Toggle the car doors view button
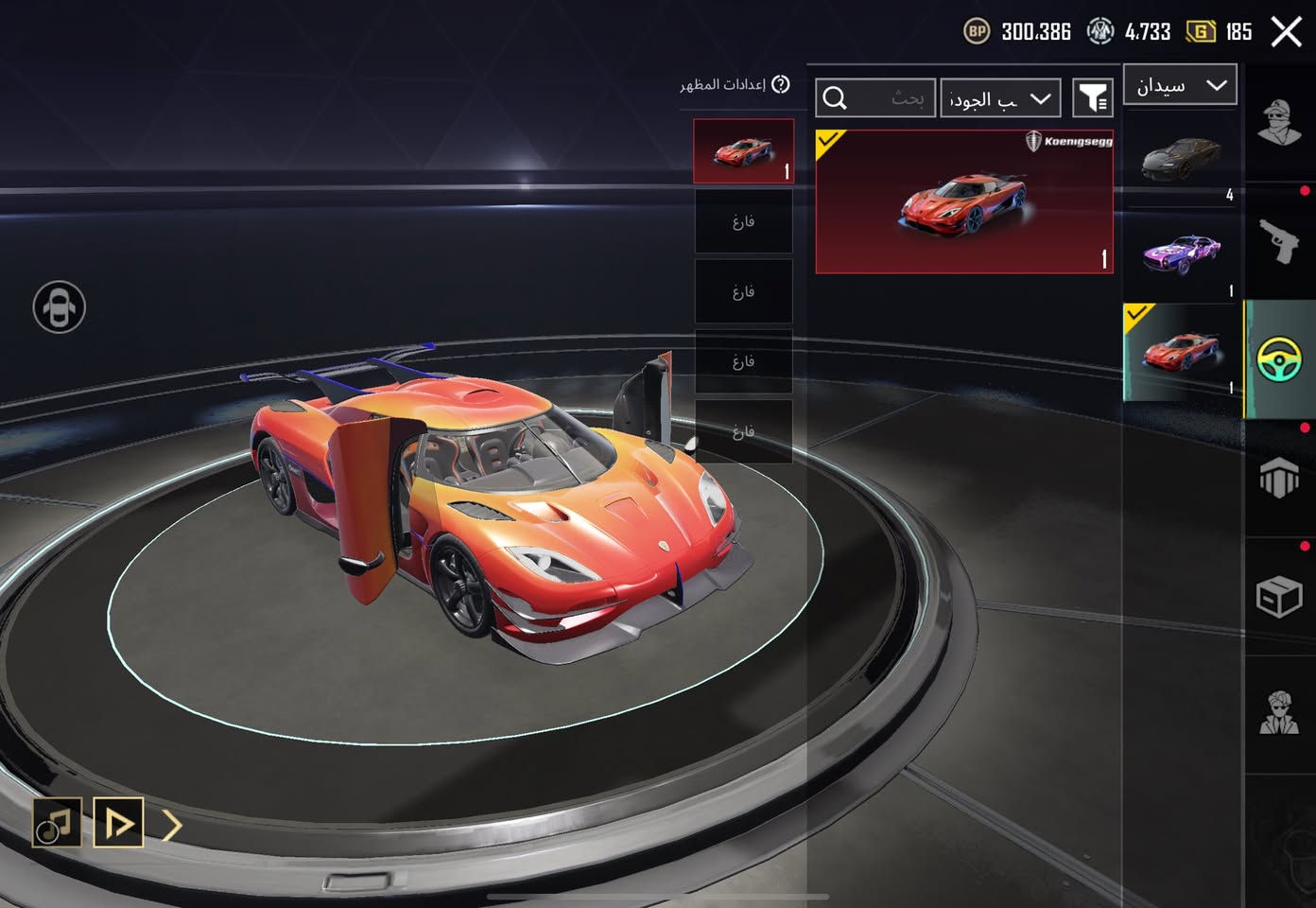 pos(60,307)
